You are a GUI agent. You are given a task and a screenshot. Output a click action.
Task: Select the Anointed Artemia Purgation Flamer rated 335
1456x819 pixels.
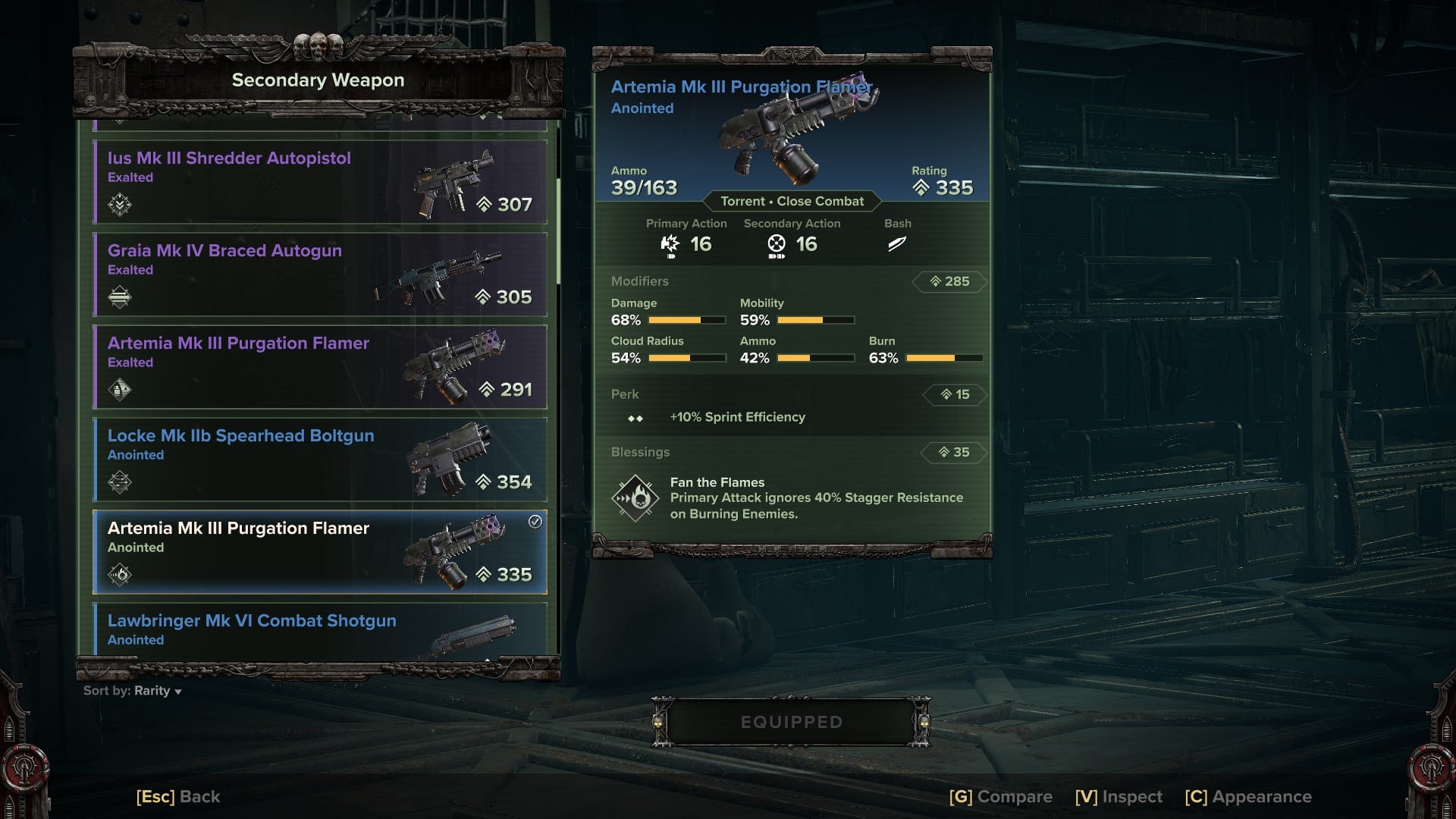[319, 552]
